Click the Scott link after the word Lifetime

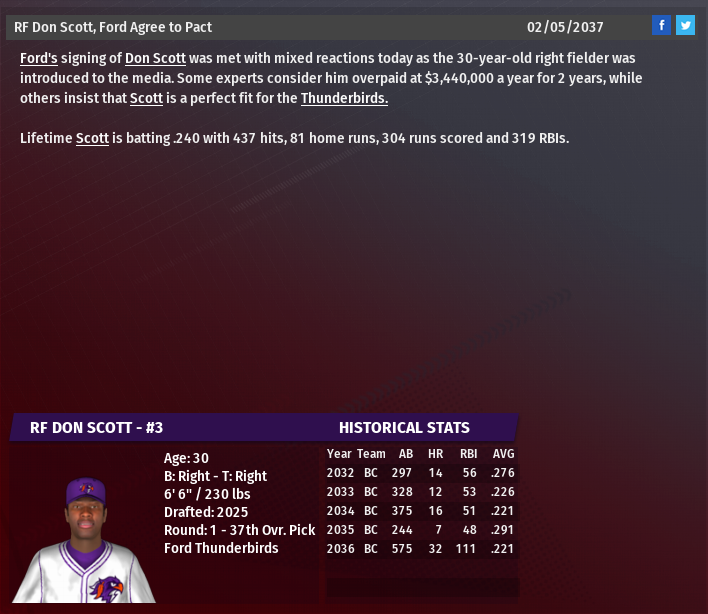click(92, 138)
